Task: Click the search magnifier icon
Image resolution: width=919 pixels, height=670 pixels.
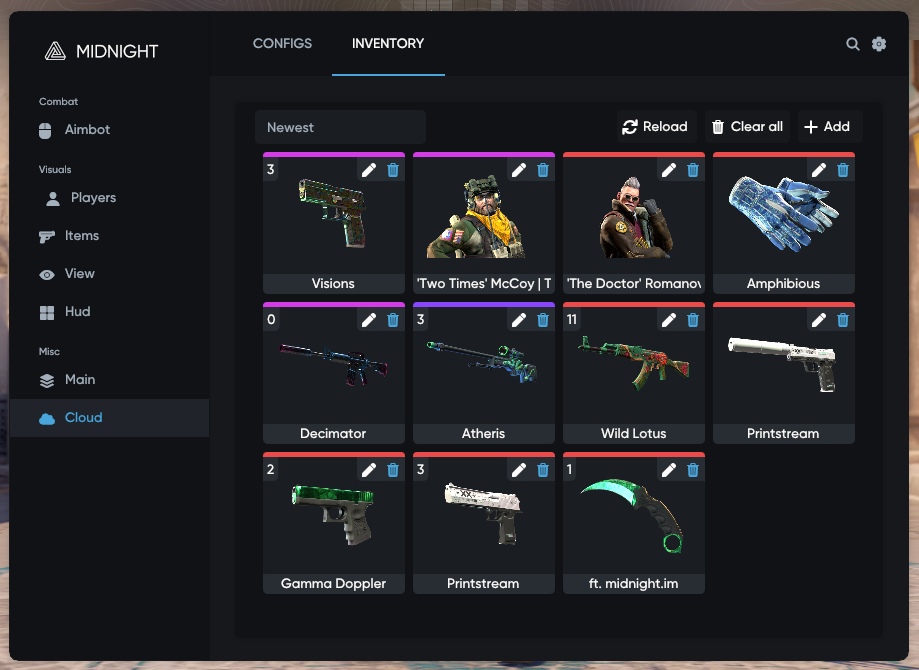Action: pos(853,44)
